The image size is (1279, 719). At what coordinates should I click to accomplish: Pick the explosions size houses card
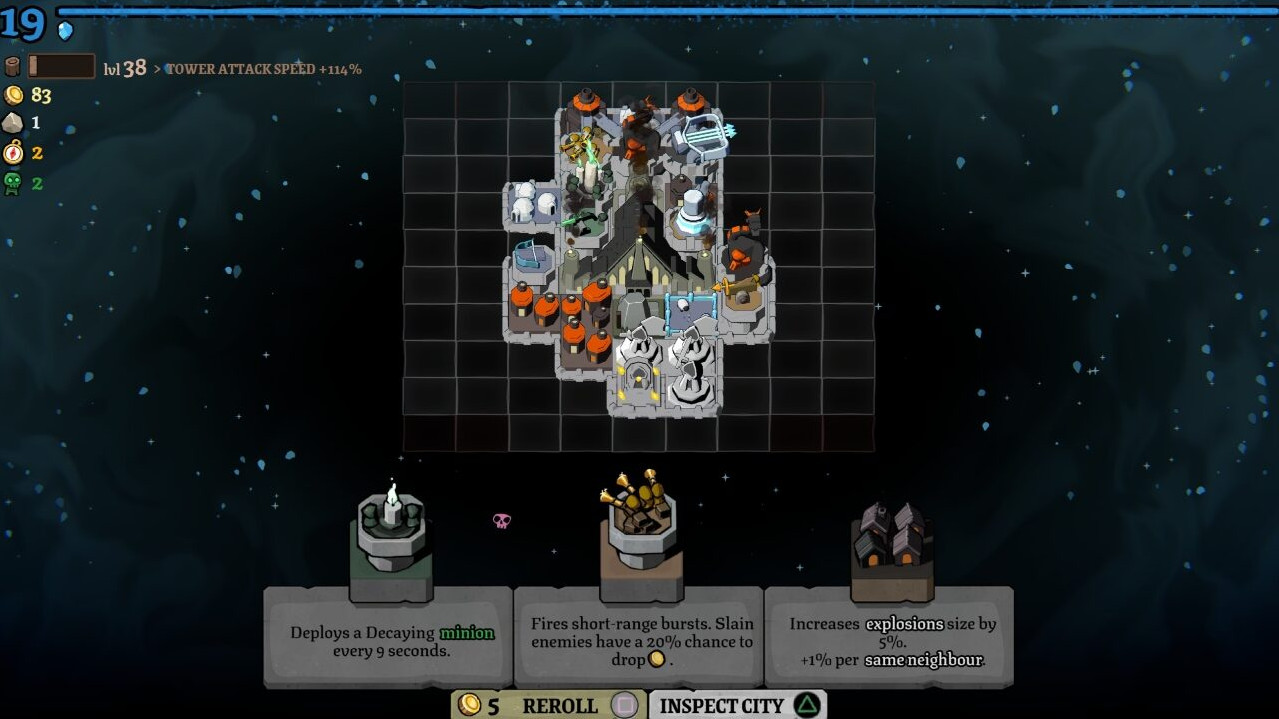[x=889, y=636]
